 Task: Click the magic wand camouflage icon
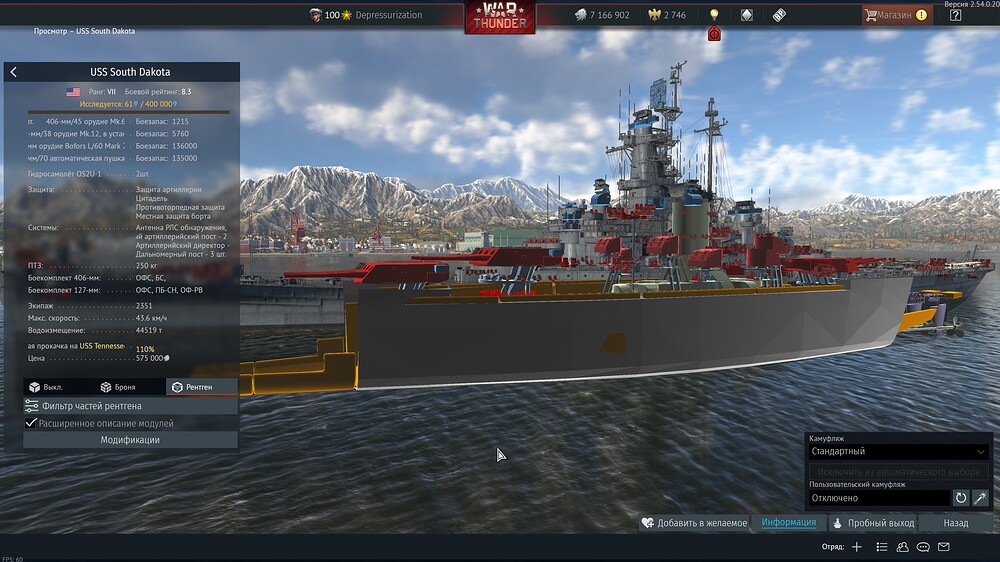click(x=981, y=498)
